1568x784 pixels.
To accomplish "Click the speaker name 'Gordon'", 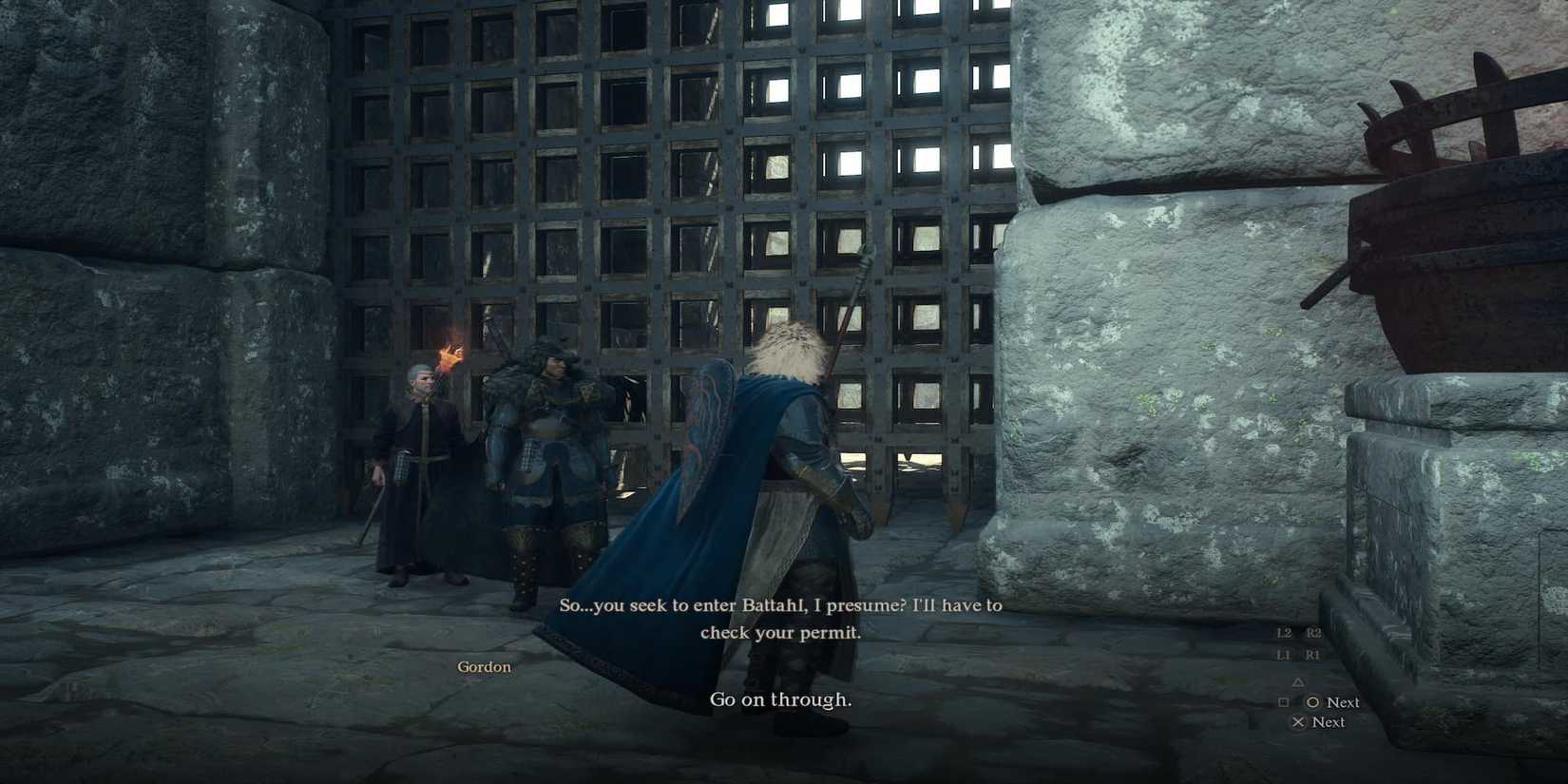I will 484,666.
